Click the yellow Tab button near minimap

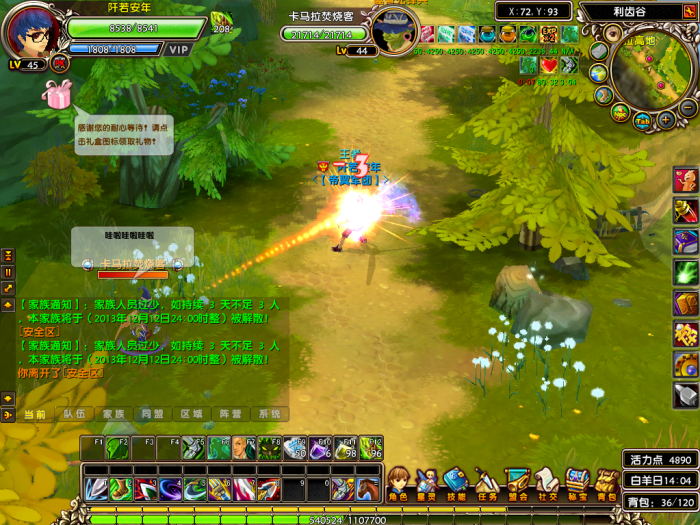[x=643, y=119]
